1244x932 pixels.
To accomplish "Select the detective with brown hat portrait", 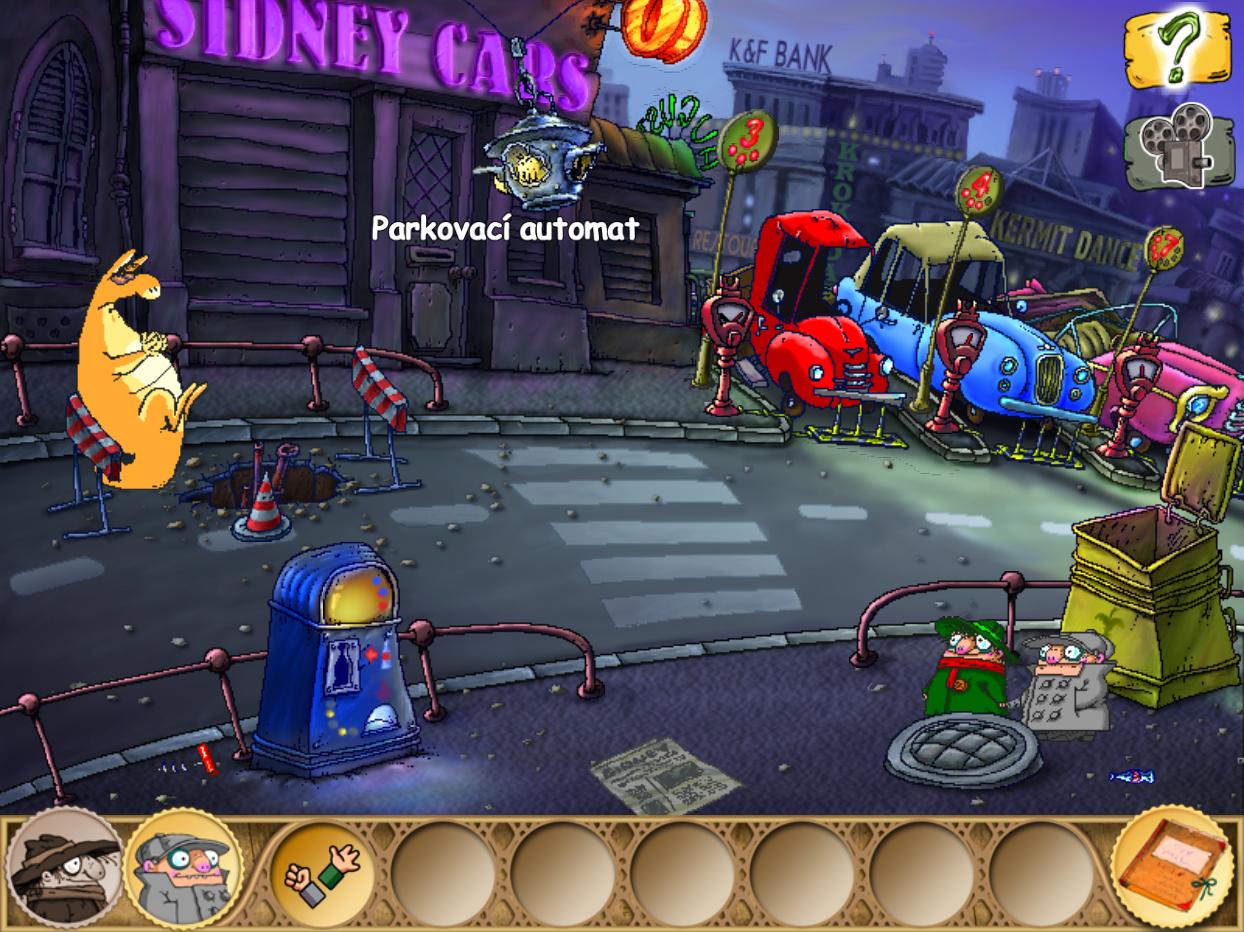I will click(64, 868).
